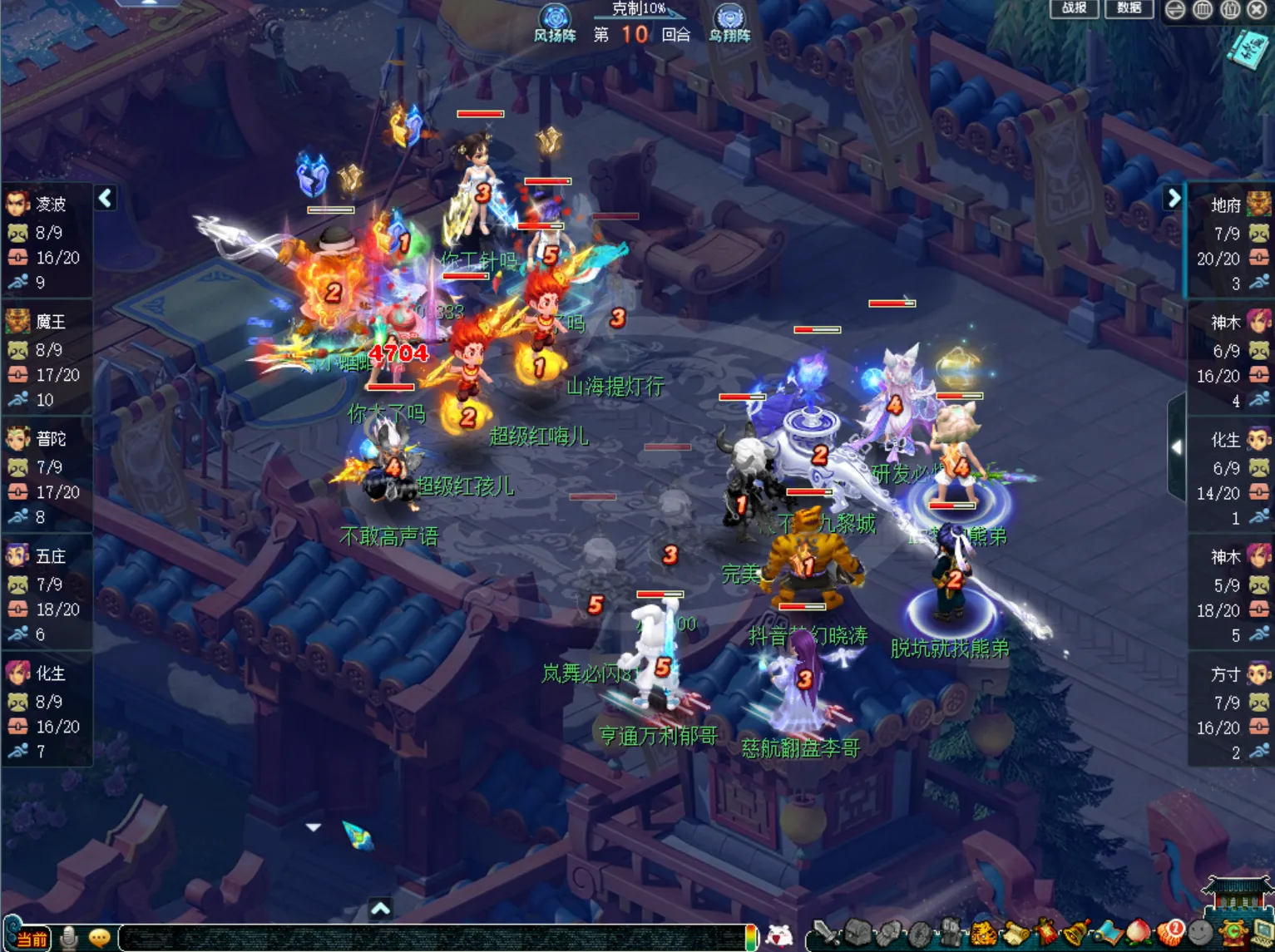This screenshot has width=1275, height=952.
Task: Open the tiger head icon in the toolbar
Action: tap(985, 934)
